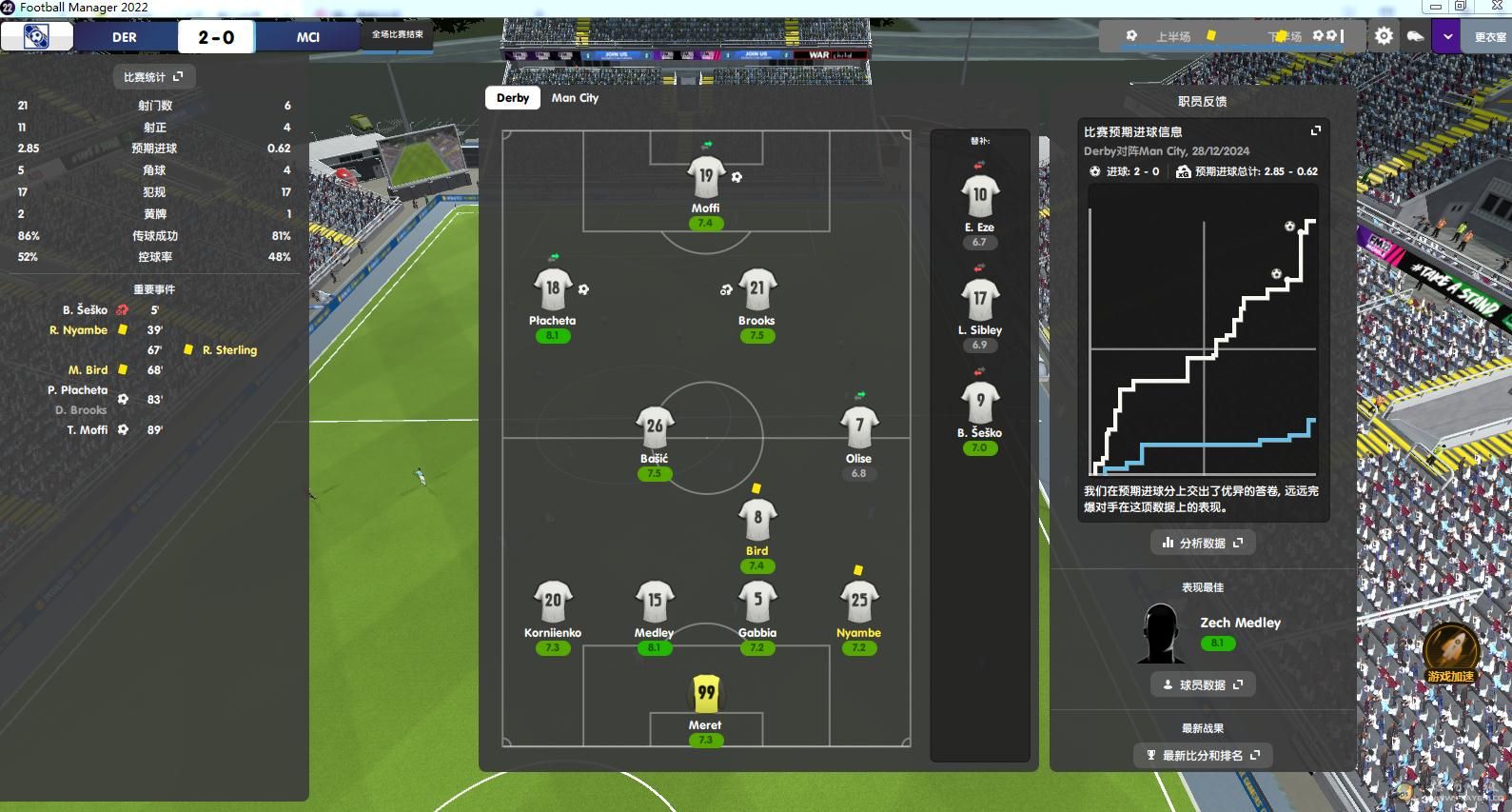The width and height of the screenshot is (1512, 812).
Task: Select Bird's number 8 shirt
Action: point(757,520)
